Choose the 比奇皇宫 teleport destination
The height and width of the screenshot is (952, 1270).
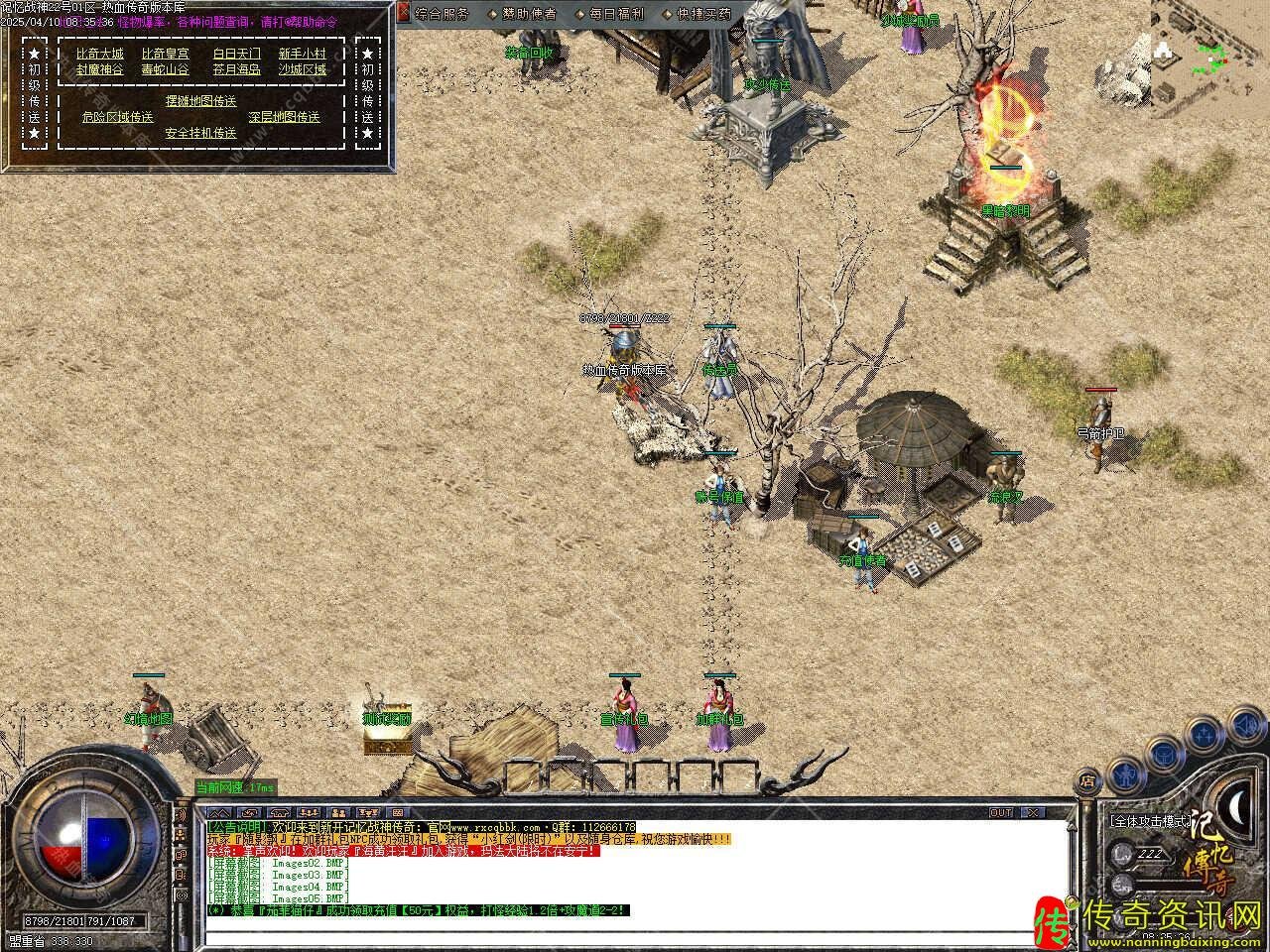pyautogui.click(x=166, y=54)
